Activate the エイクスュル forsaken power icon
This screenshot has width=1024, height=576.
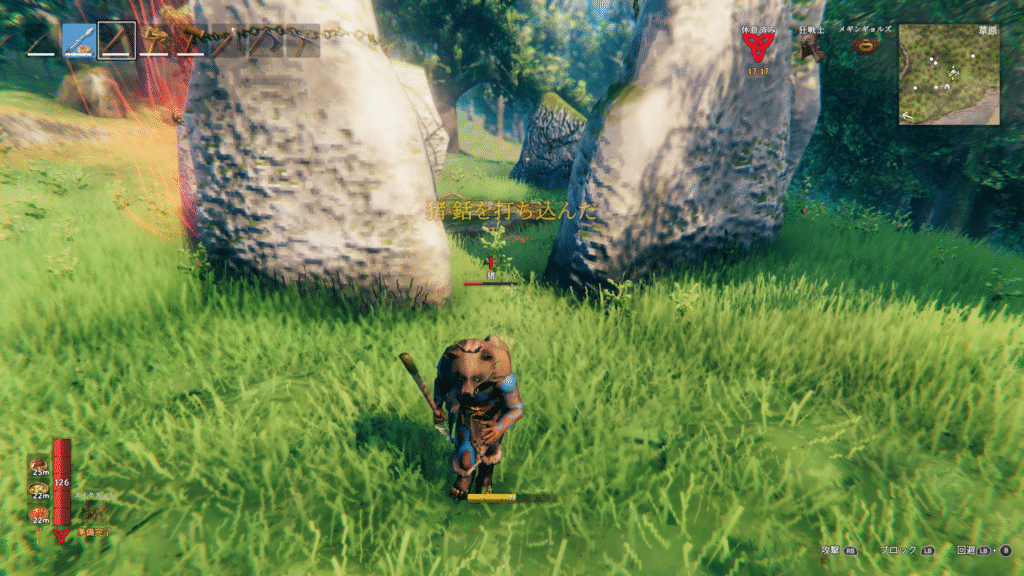(93, 512)
